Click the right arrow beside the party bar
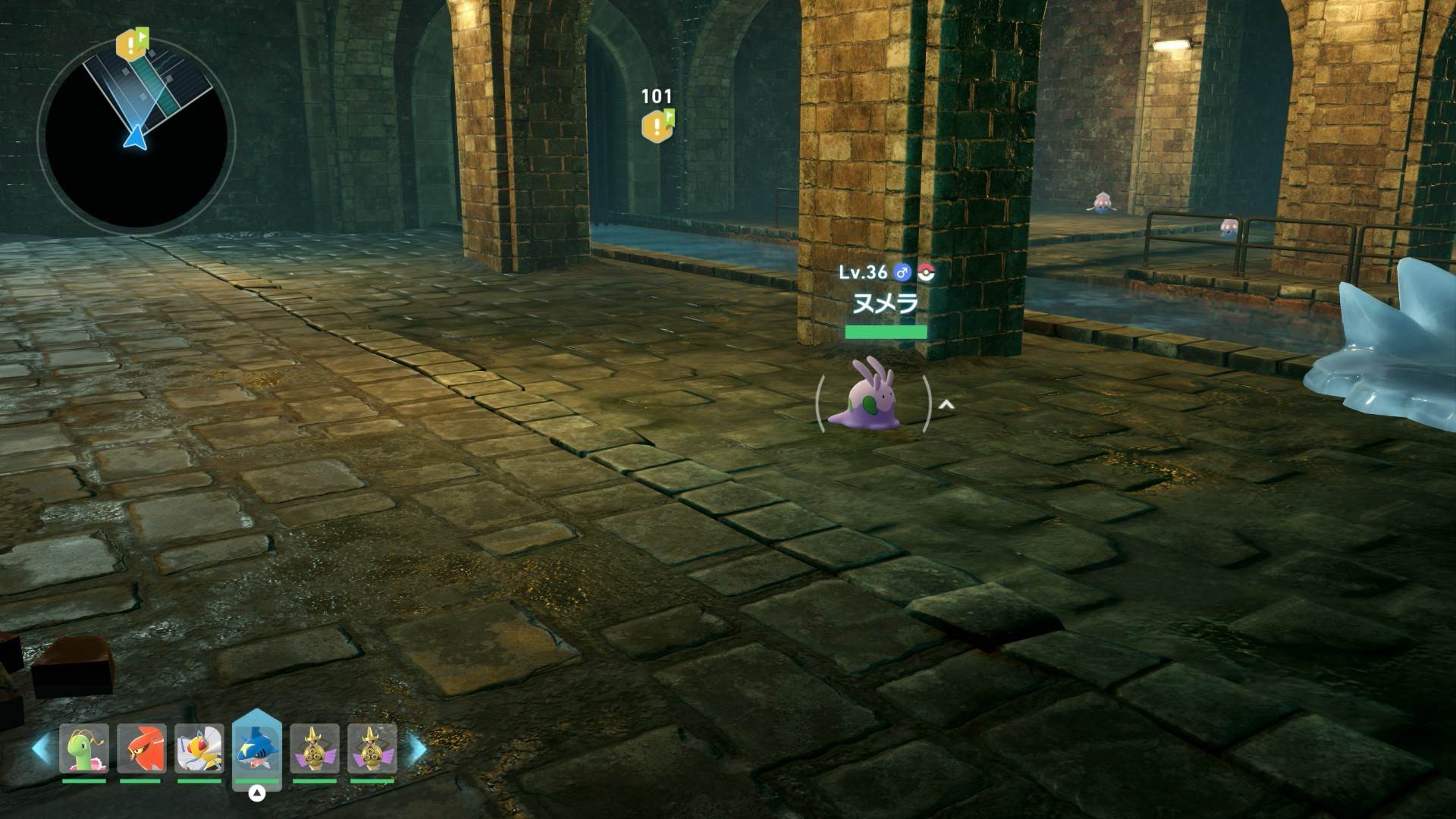1456x819 pixels. click(417, 748)
